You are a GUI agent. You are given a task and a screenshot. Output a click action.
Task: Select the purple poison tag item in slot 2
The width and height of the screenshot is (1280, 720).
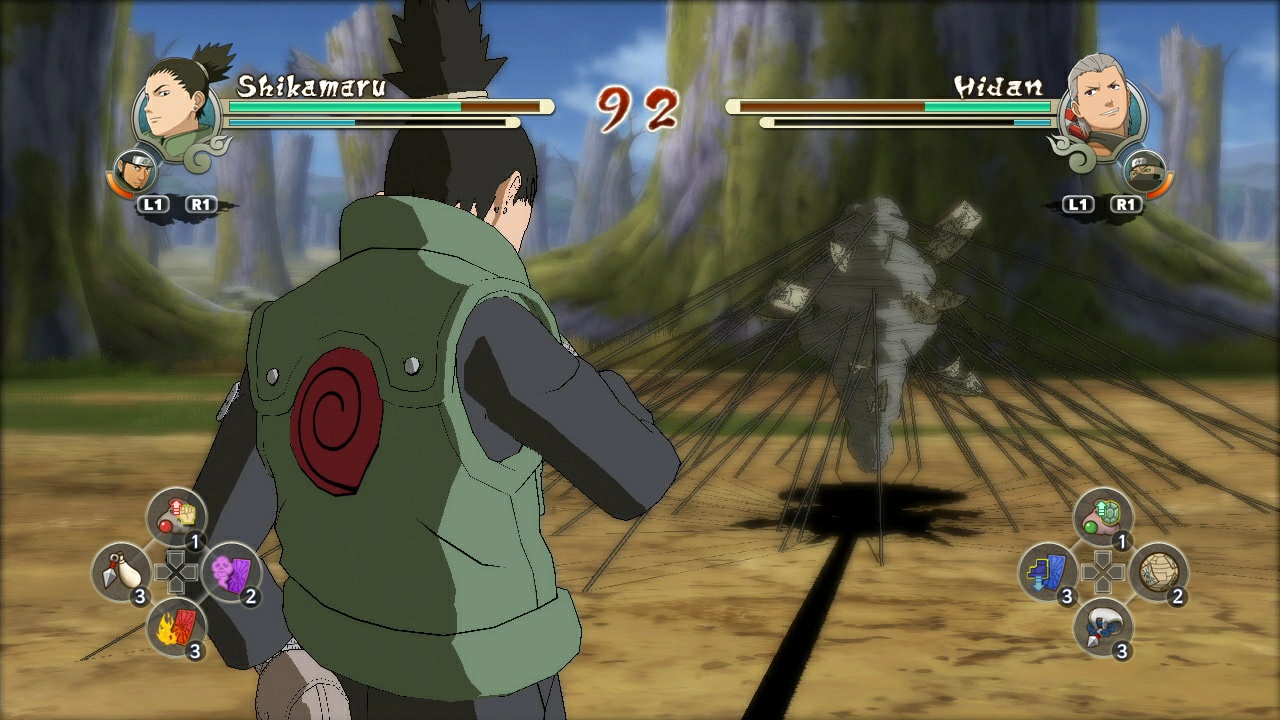(234, 570)
